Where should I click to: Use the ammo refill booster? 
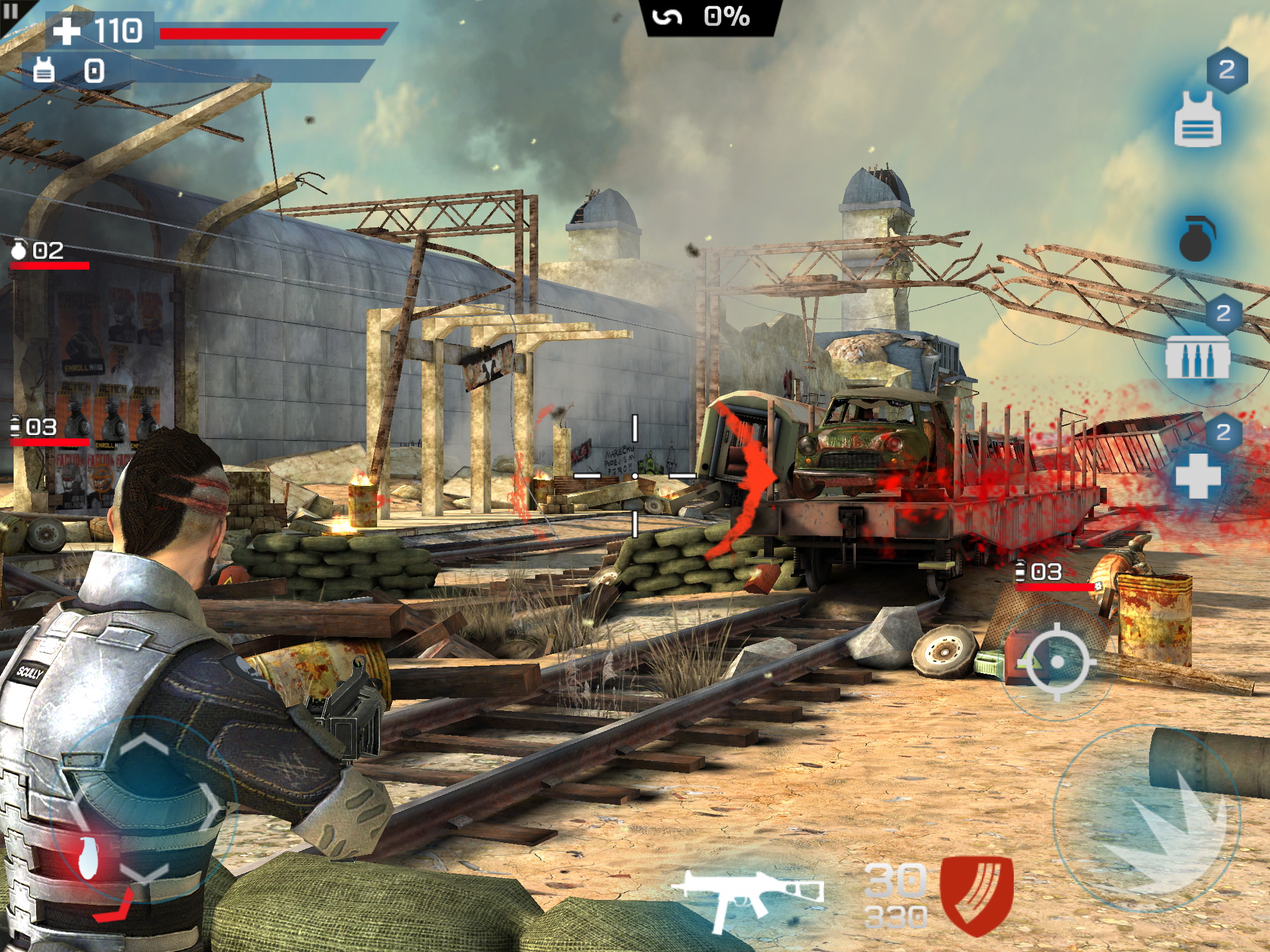pos(1197,356)
